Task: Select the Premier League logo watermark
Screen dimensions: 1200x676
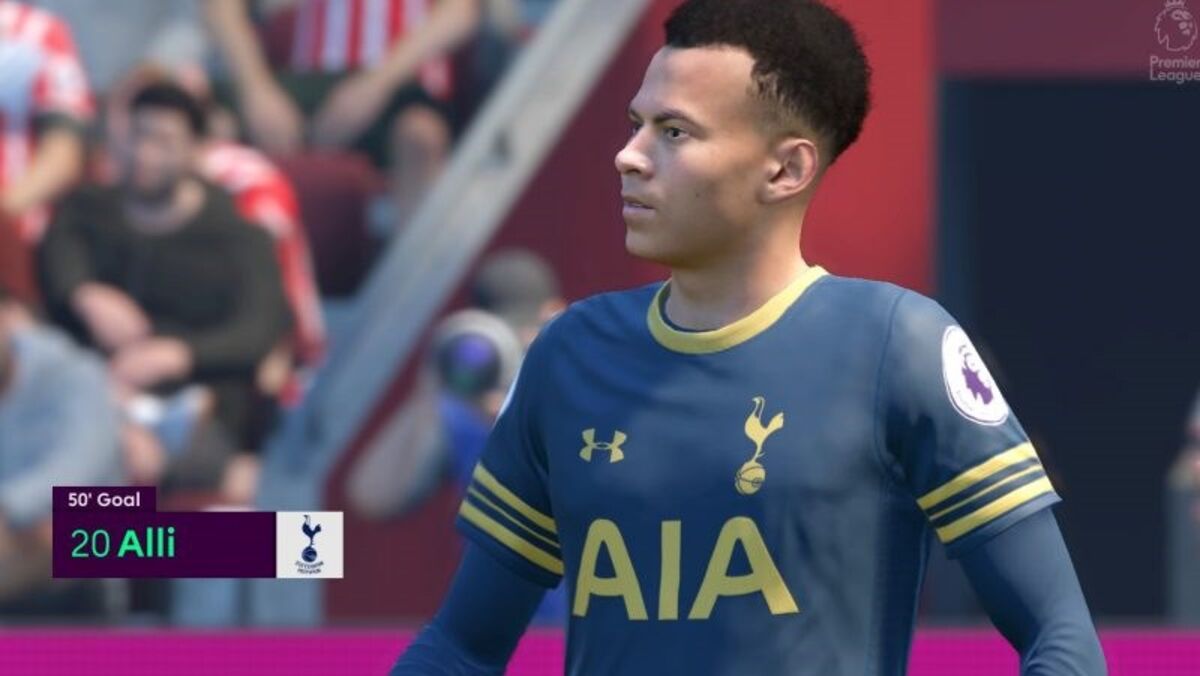Action: click(x=1173, y=40)
